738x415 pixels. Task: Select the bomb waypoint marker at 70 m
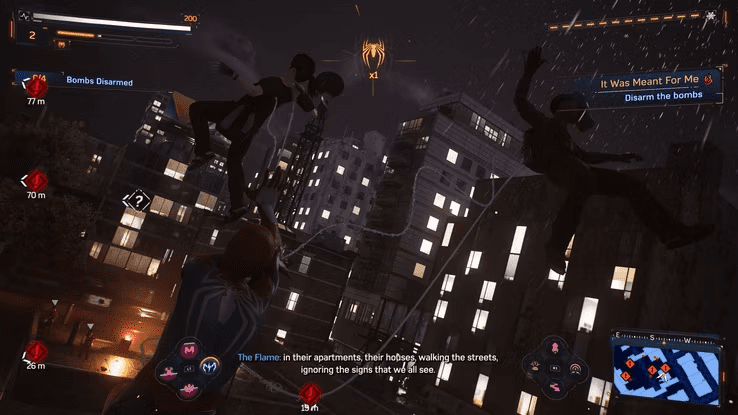click(x=37, y=180)
